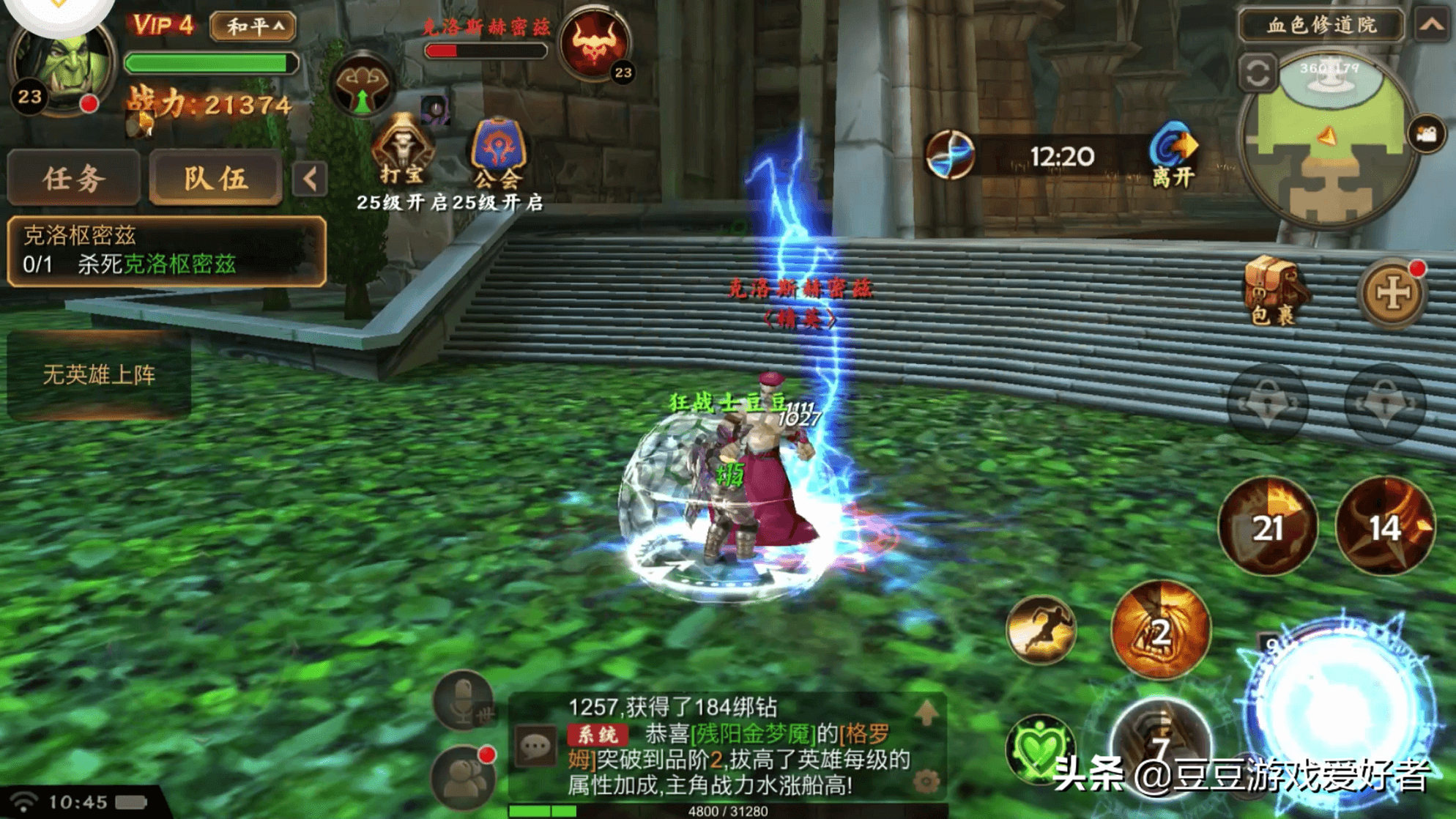Viewport: 1456px width, 819px height.
Task: Open the 和平 combat mode dropdown
Action: click(x=253, y=26)
